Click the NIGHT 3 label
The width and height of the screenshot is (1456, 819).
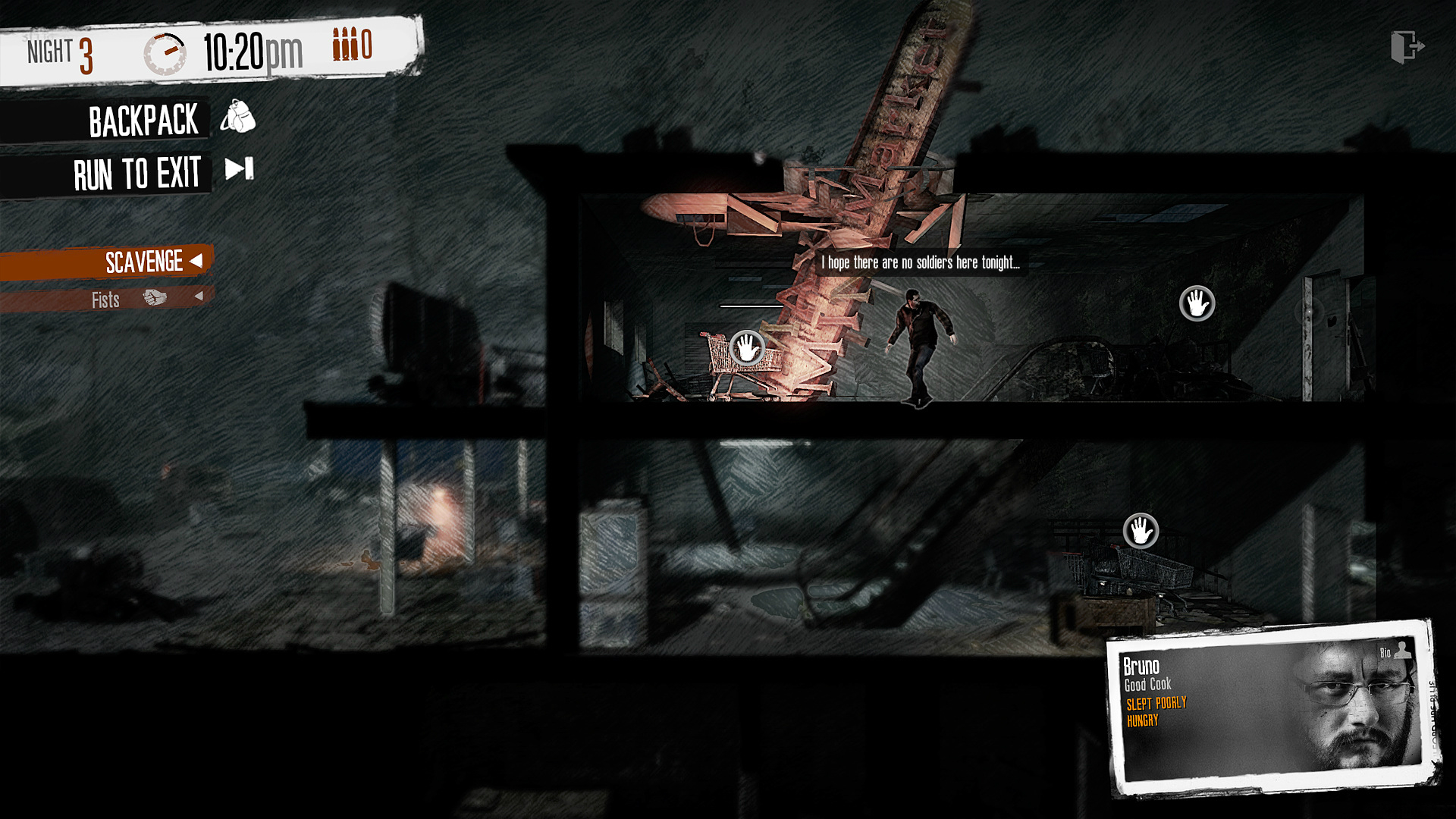(59, 52)
